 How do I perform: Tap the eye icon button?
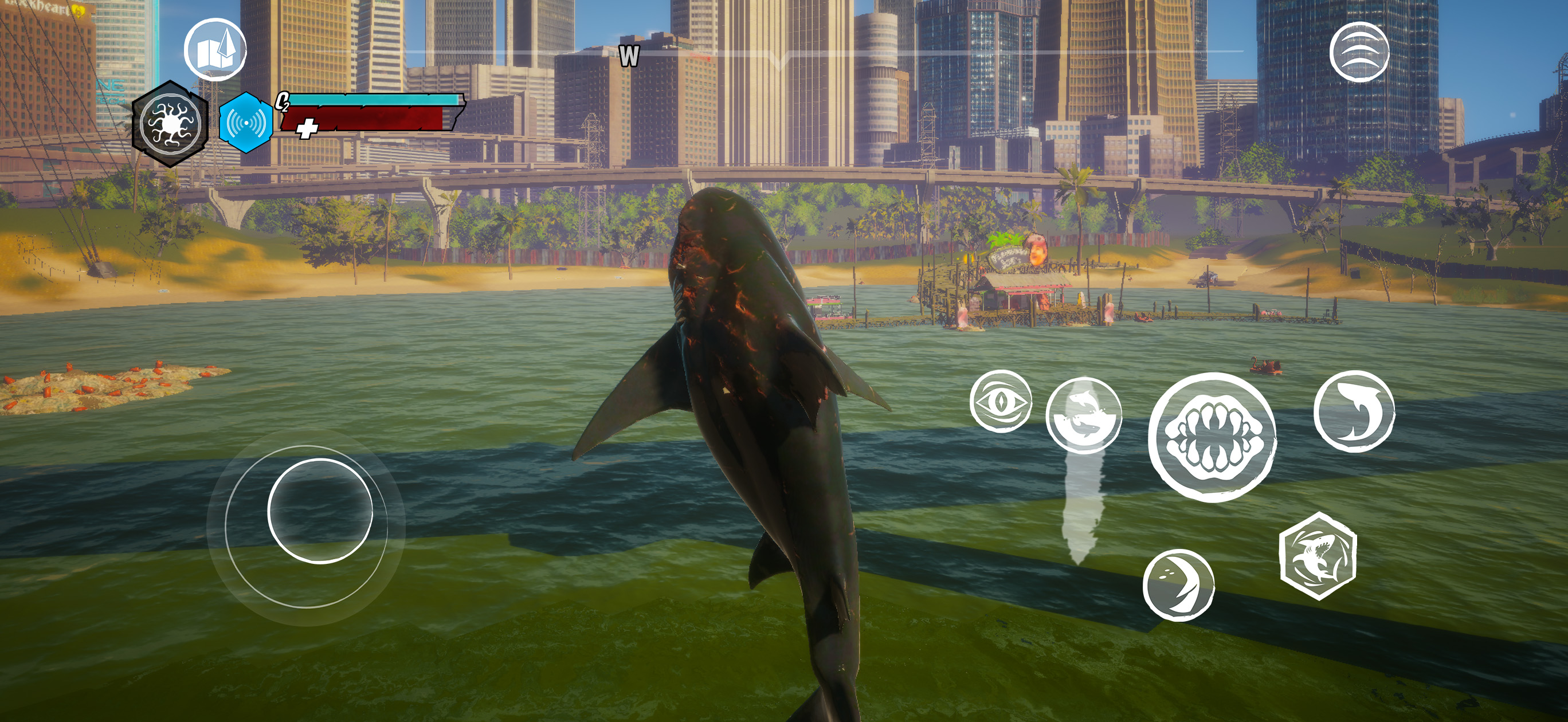[1000, 402]
